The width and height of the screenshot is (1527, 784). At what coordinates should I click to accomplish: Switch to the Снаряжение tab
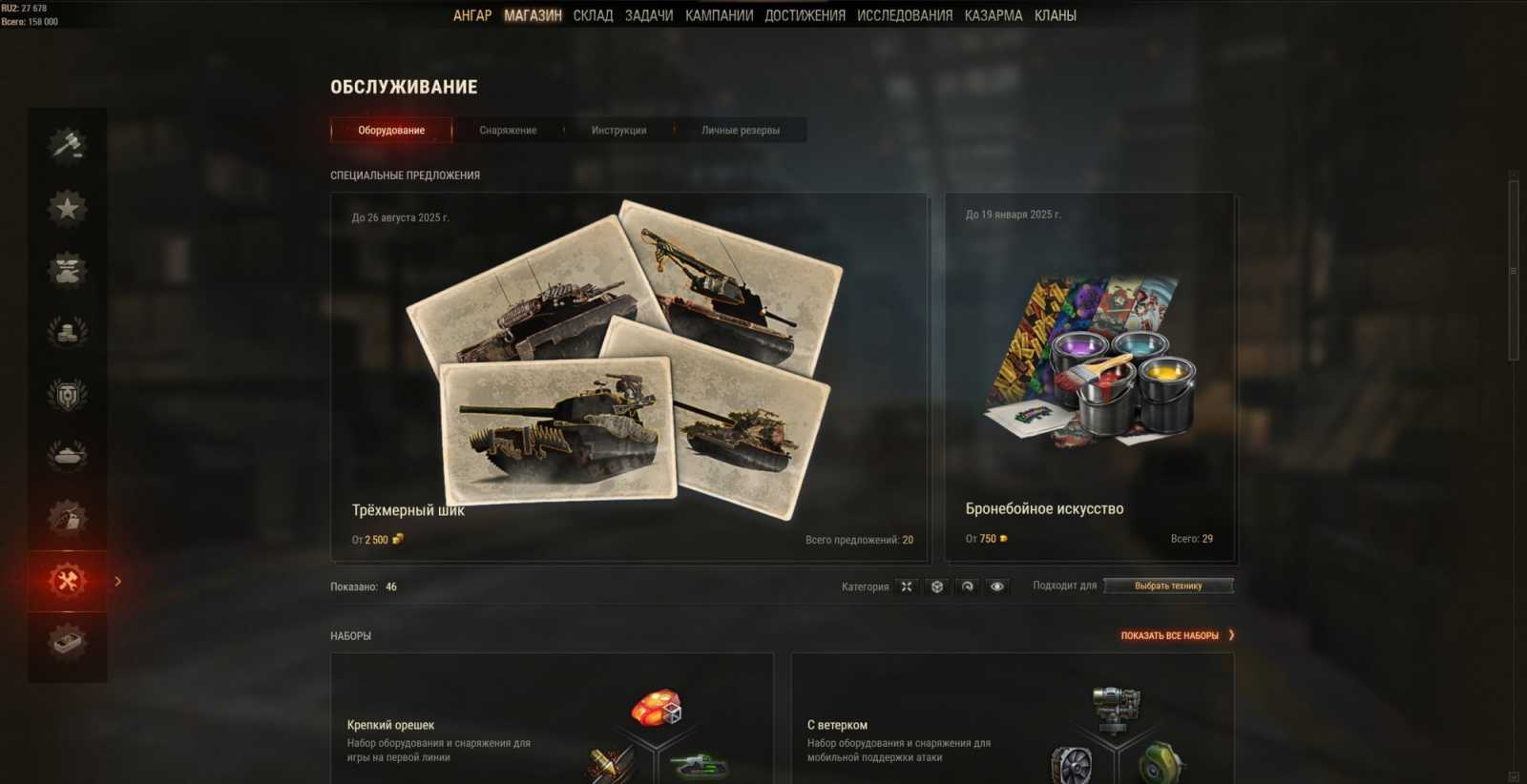[x=509, y=130]
